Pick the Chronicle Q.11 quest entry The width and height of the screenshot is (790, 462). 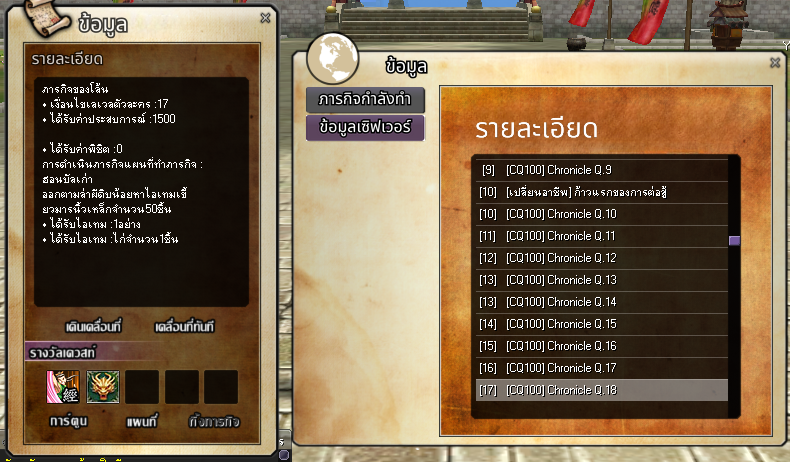(600, 236)
